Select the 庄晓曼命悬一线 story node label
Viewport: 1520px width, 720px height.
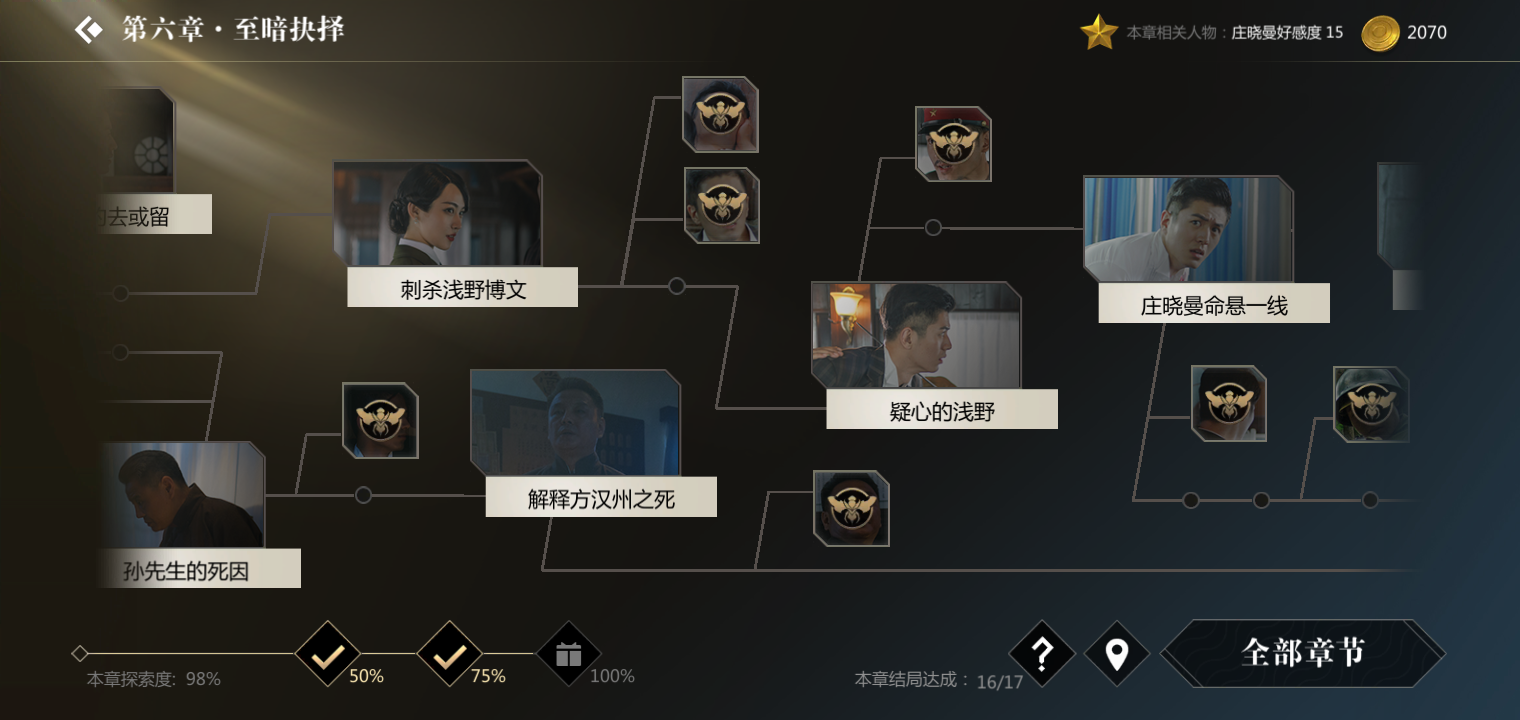[x=1214, y=303]
